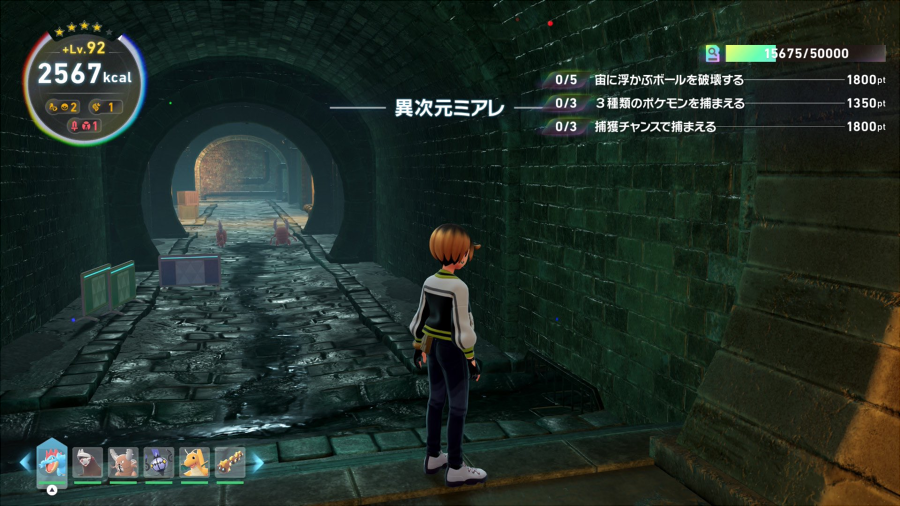Pick the Chandelure party slot
Image resolution: width=900 pixels, height=506 pixels.
(x=159, y=461)
